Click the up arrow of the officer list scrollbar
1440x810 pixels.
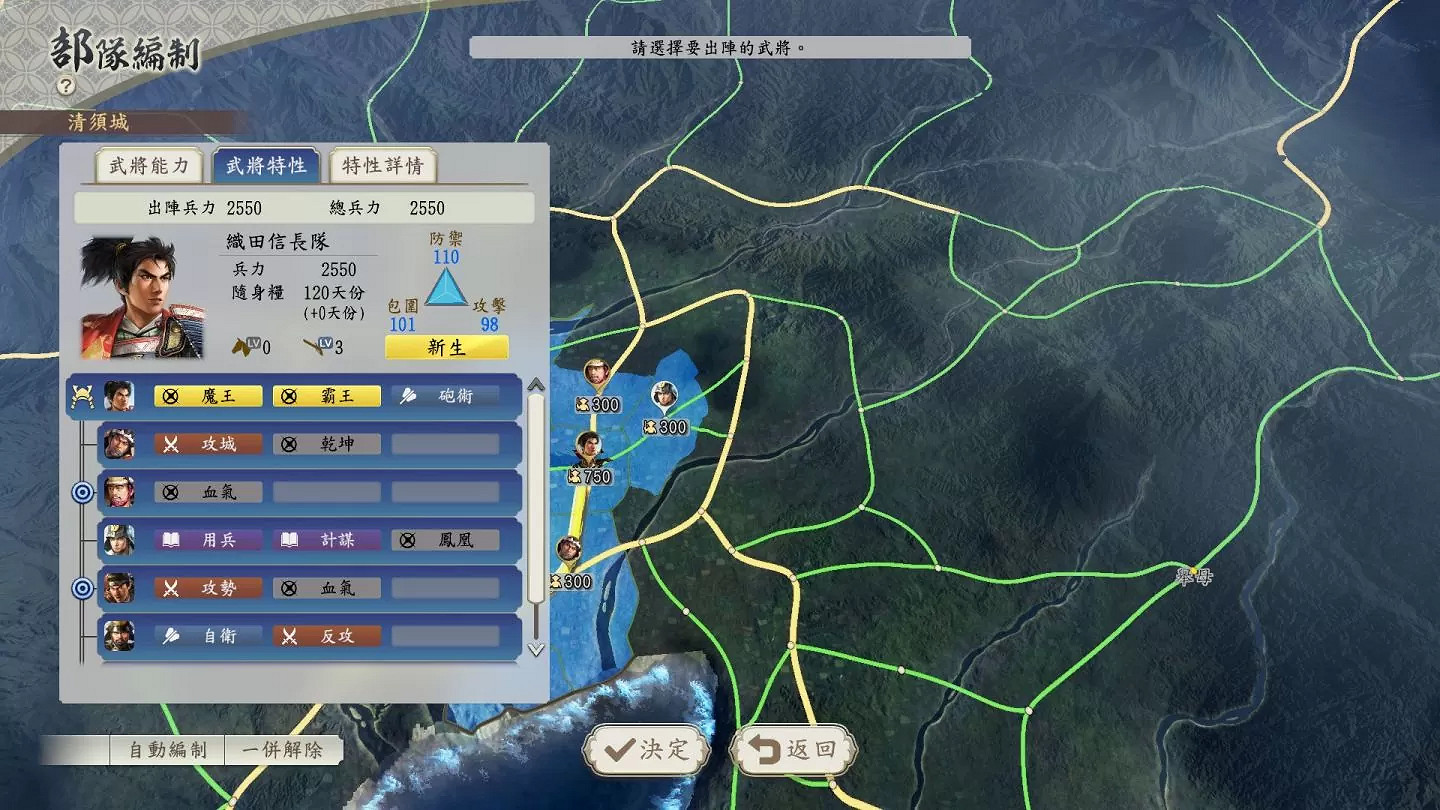click(x=536, y=385)
